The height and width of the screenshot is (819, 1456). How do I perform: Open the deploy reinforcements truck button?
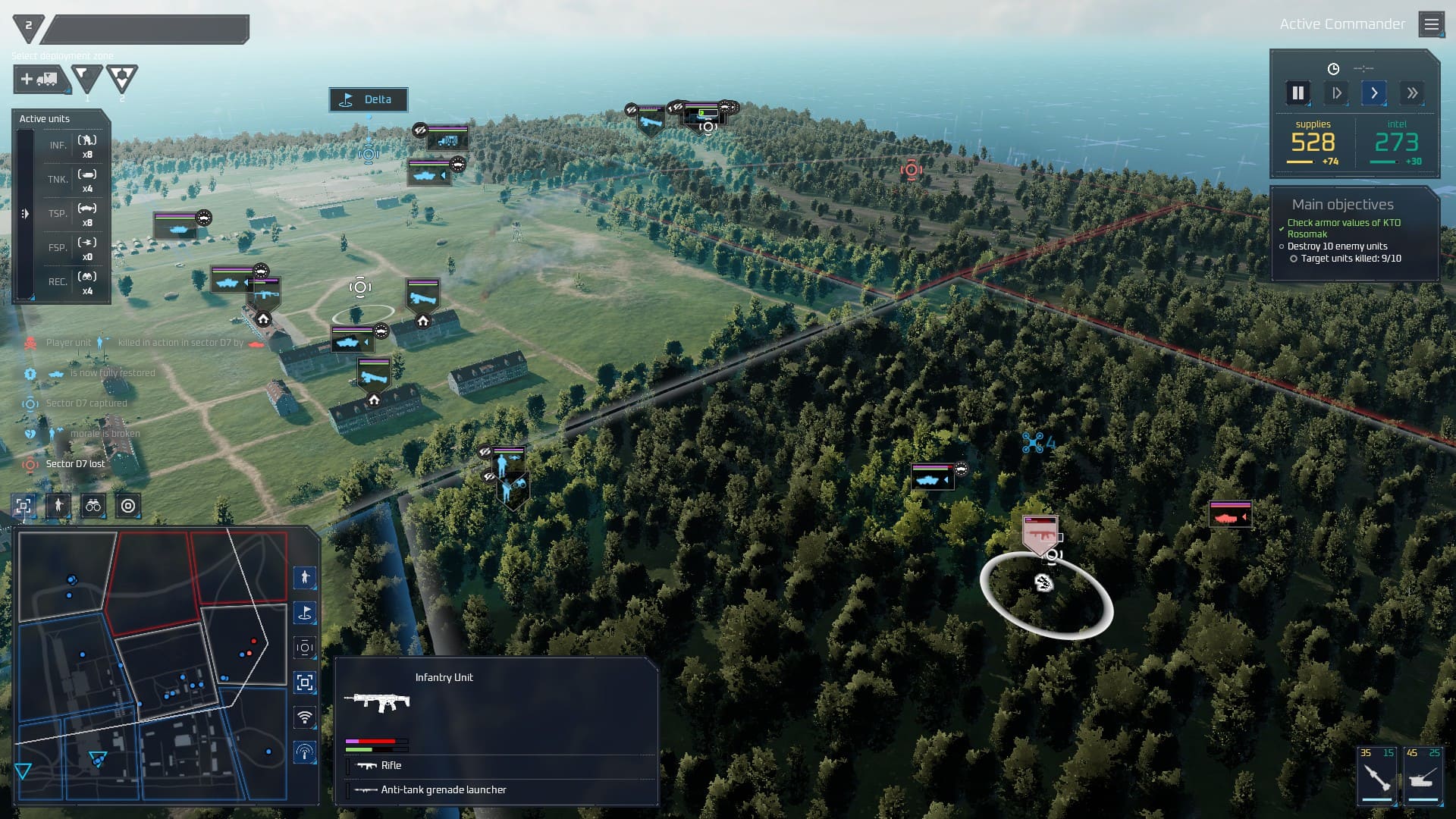(x=39, y=79)
